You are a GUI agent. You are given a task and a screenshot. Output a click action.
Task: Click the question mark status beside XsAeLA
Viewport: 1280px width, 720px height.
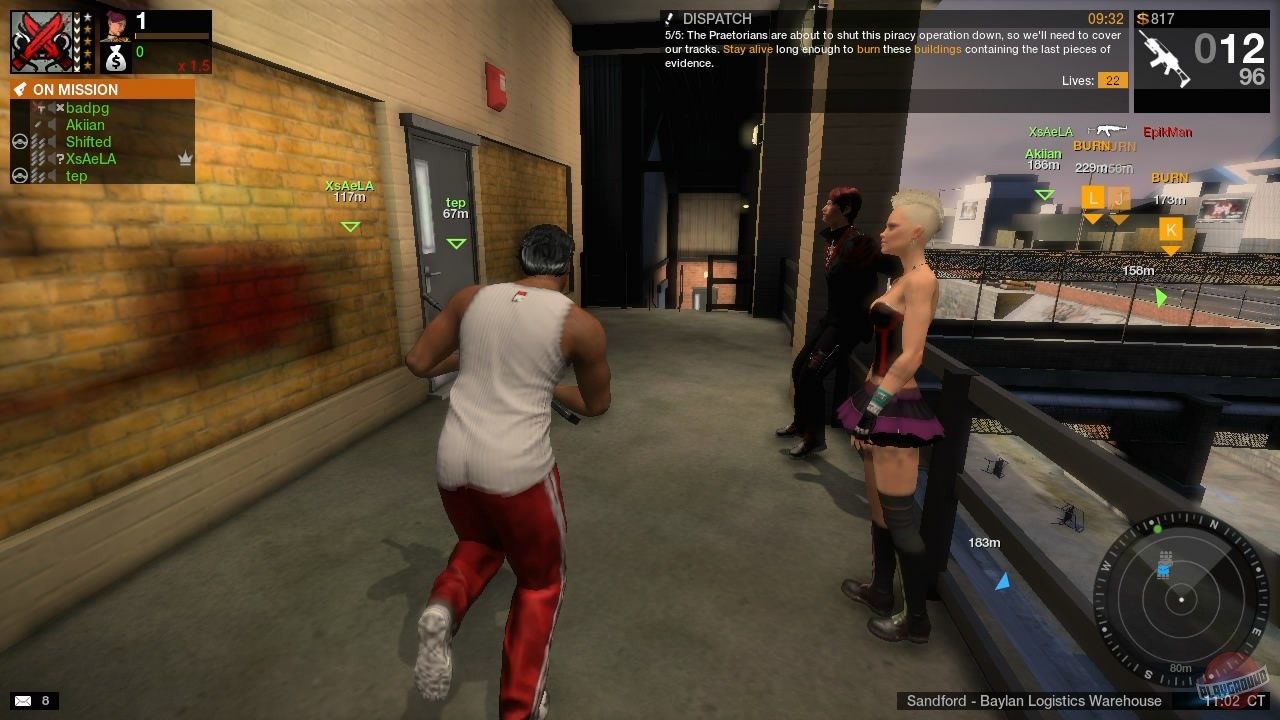click(60, 158)
